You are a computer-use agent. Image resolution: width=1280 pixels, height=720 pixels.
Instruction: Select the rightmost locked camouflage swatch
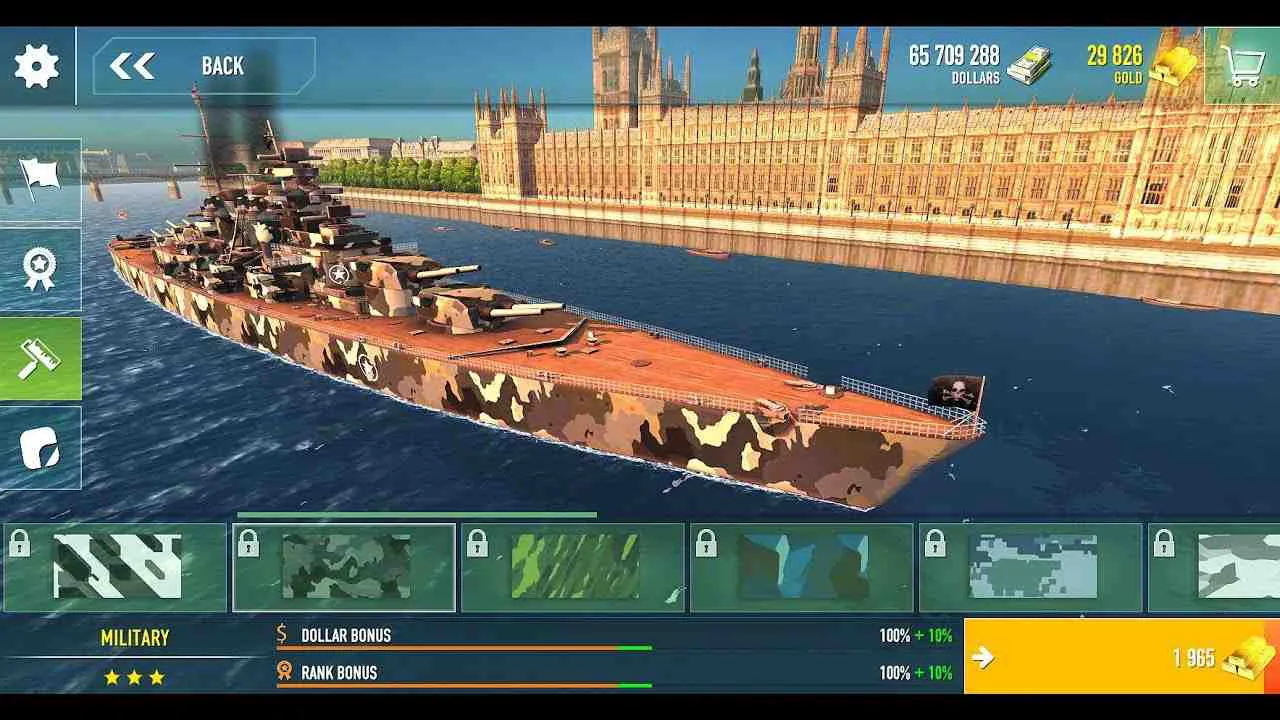pyautogui.click(x=1224, y=566)
